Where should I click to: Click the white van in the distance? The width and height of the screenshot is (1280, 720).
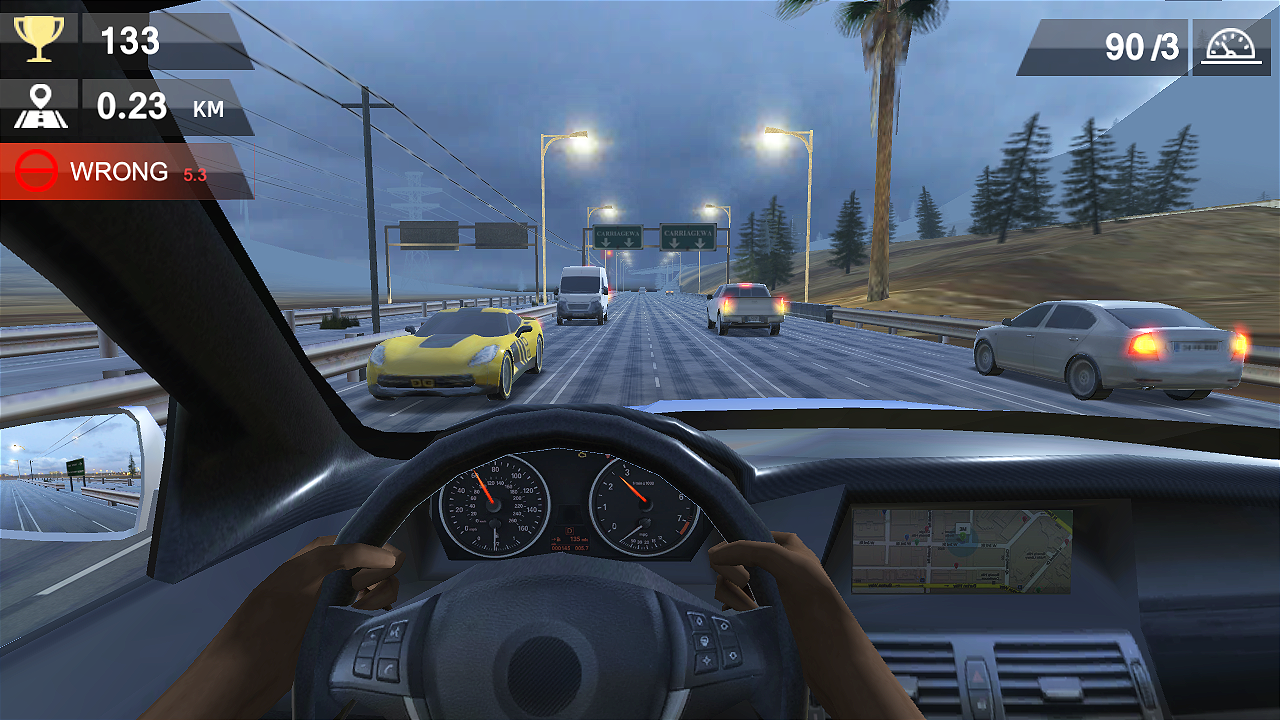585,291
